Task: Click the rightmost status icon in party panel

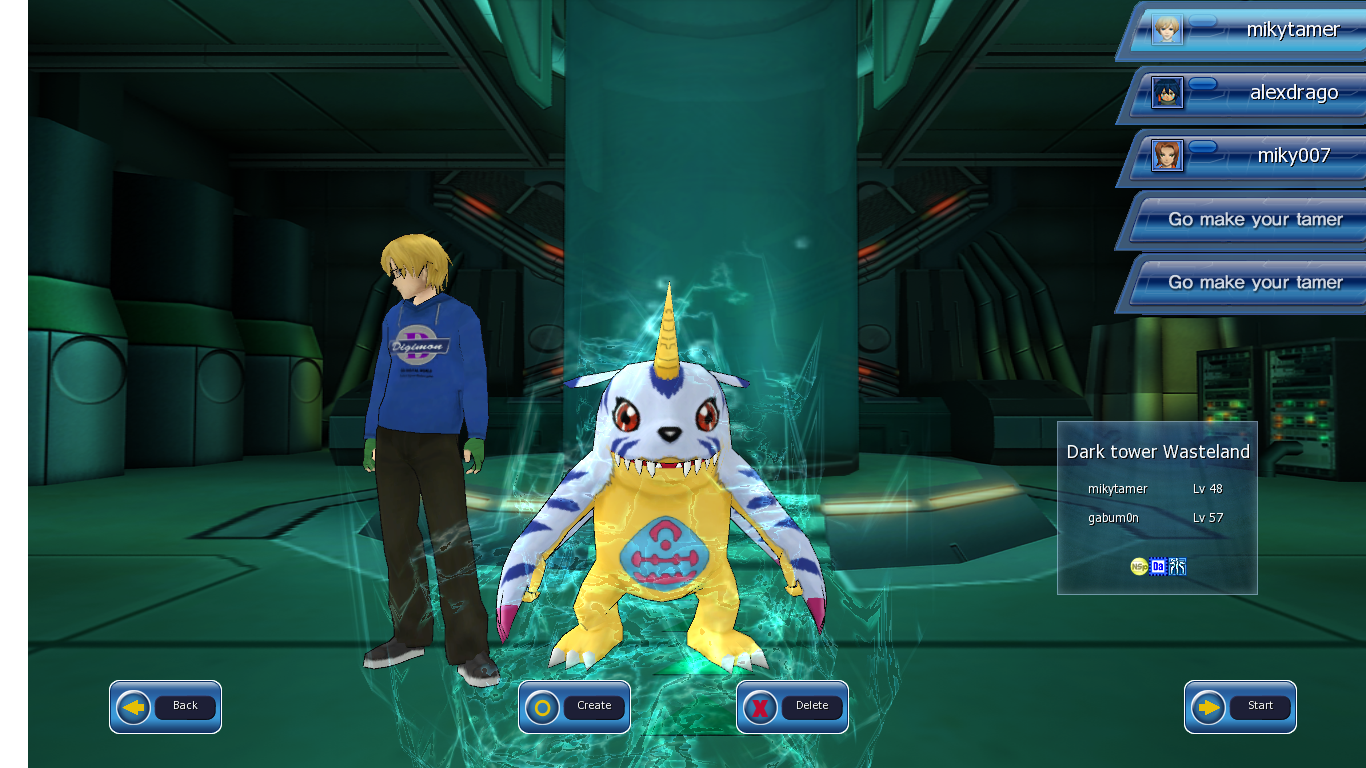Action: [x=1177, y=566]
